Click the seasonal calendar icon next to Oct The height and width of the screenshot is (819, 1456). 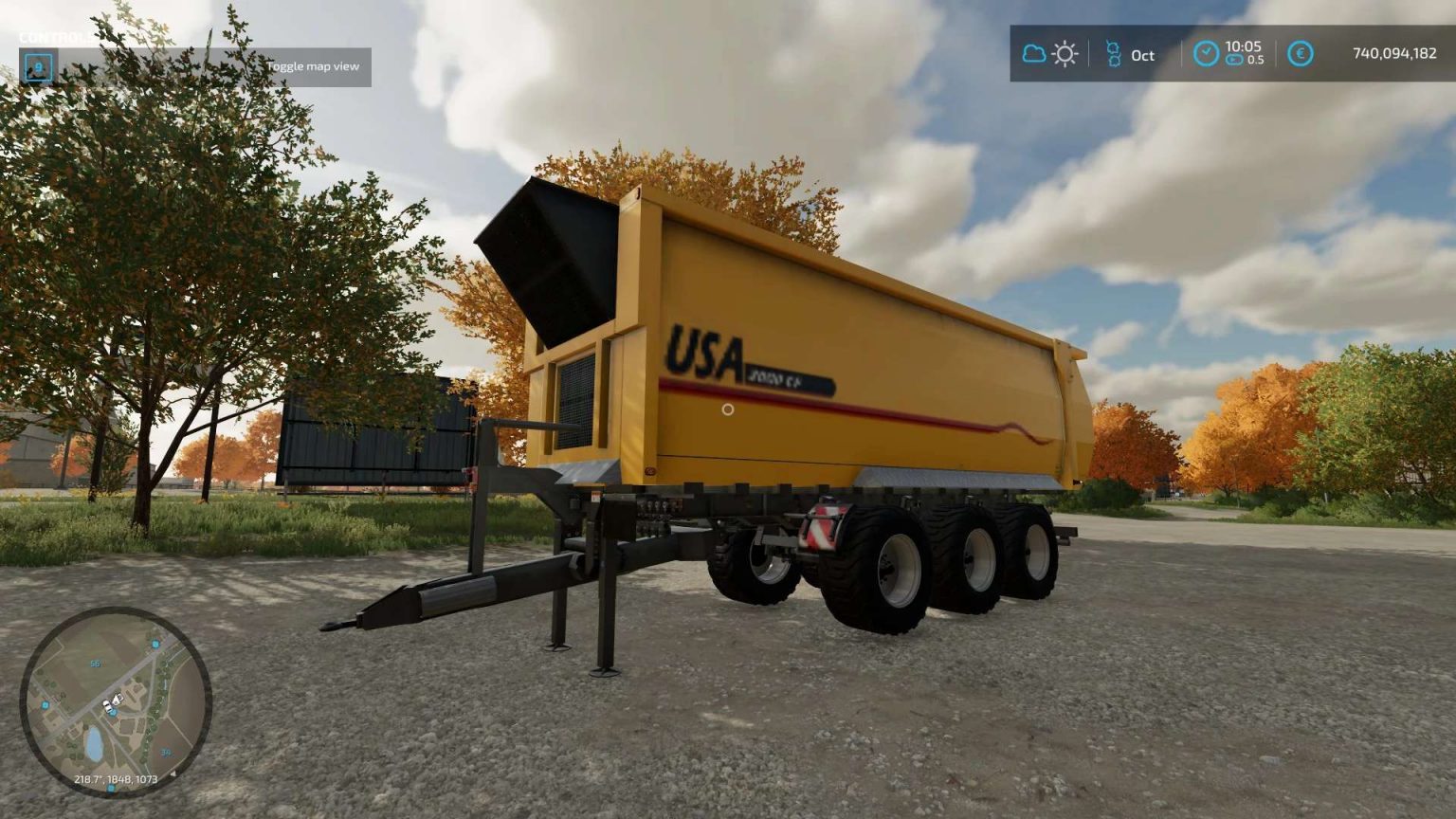1116,54
